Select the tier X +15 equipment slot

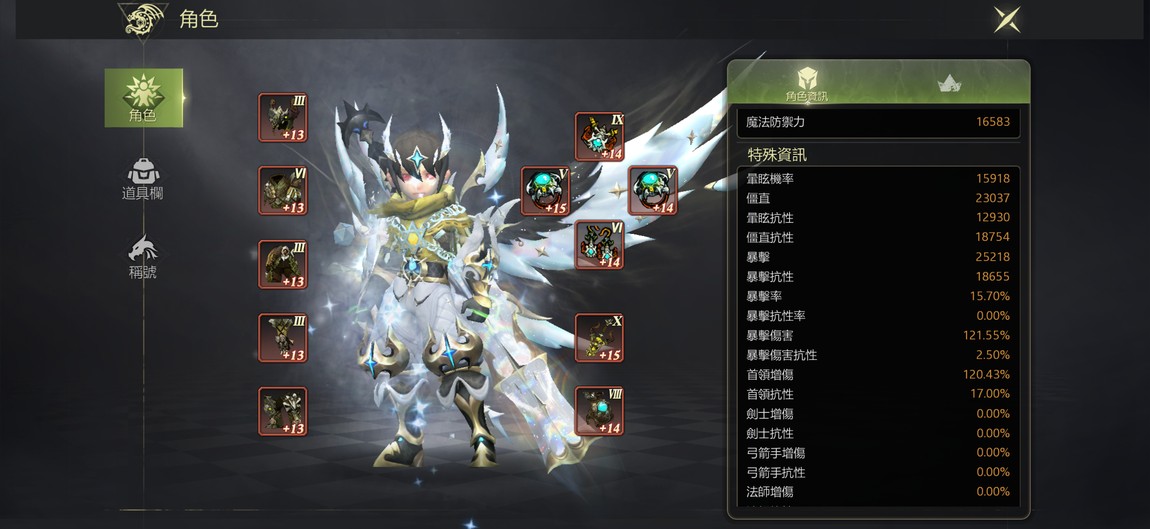599,338
